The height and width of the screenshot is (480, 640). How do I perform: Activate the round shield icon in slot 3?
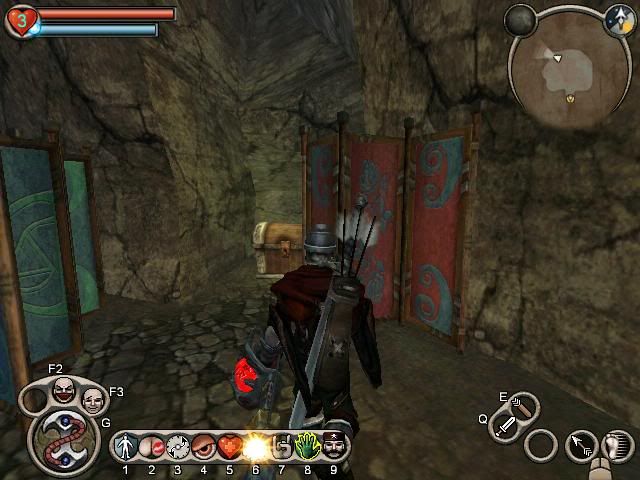click(177, 446)
